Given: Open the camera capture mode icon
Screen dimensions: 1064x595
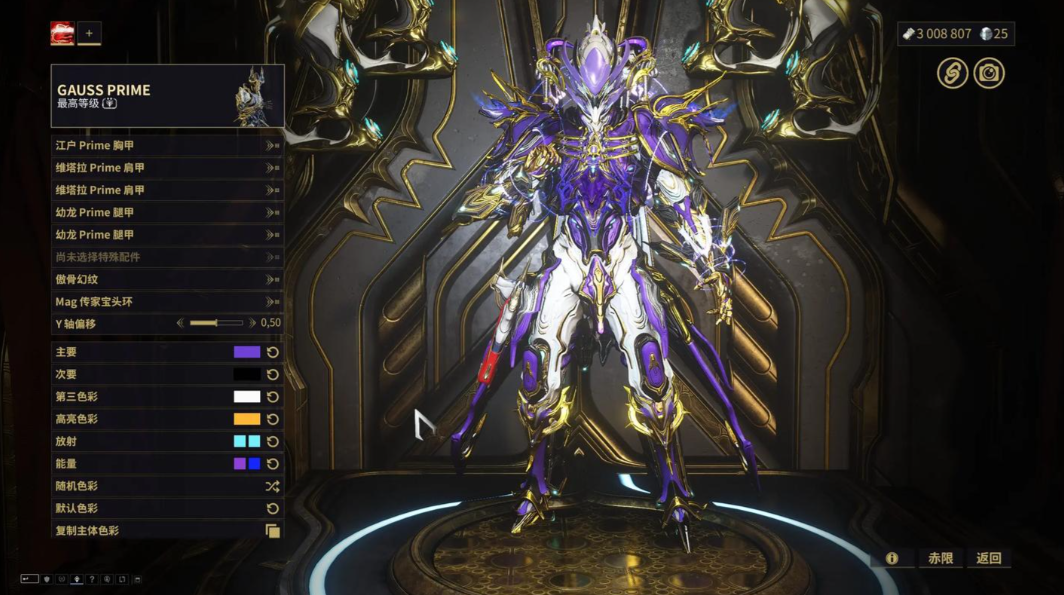Looking at the screenshot, I should coord(989,73).
